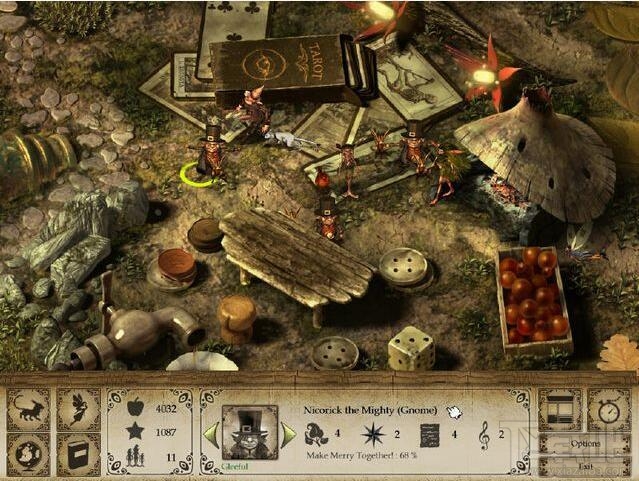
Task: Open the fairy silhouette panel button
Action: click(78, 410)
